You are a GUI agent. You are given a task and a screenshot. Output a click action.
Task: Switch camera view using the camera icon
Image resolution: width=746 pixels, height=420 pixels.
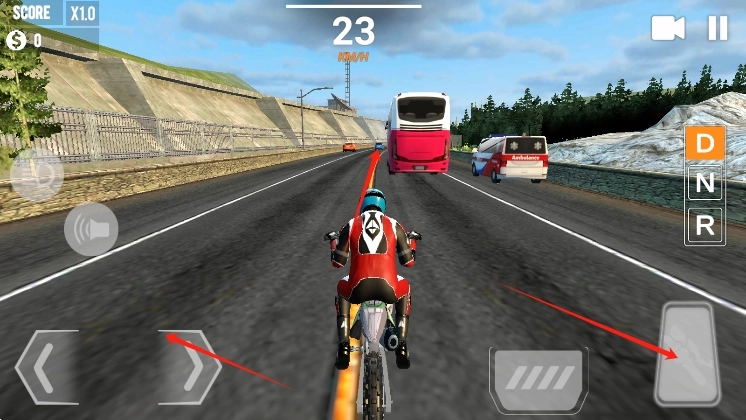tap(668, 28)
